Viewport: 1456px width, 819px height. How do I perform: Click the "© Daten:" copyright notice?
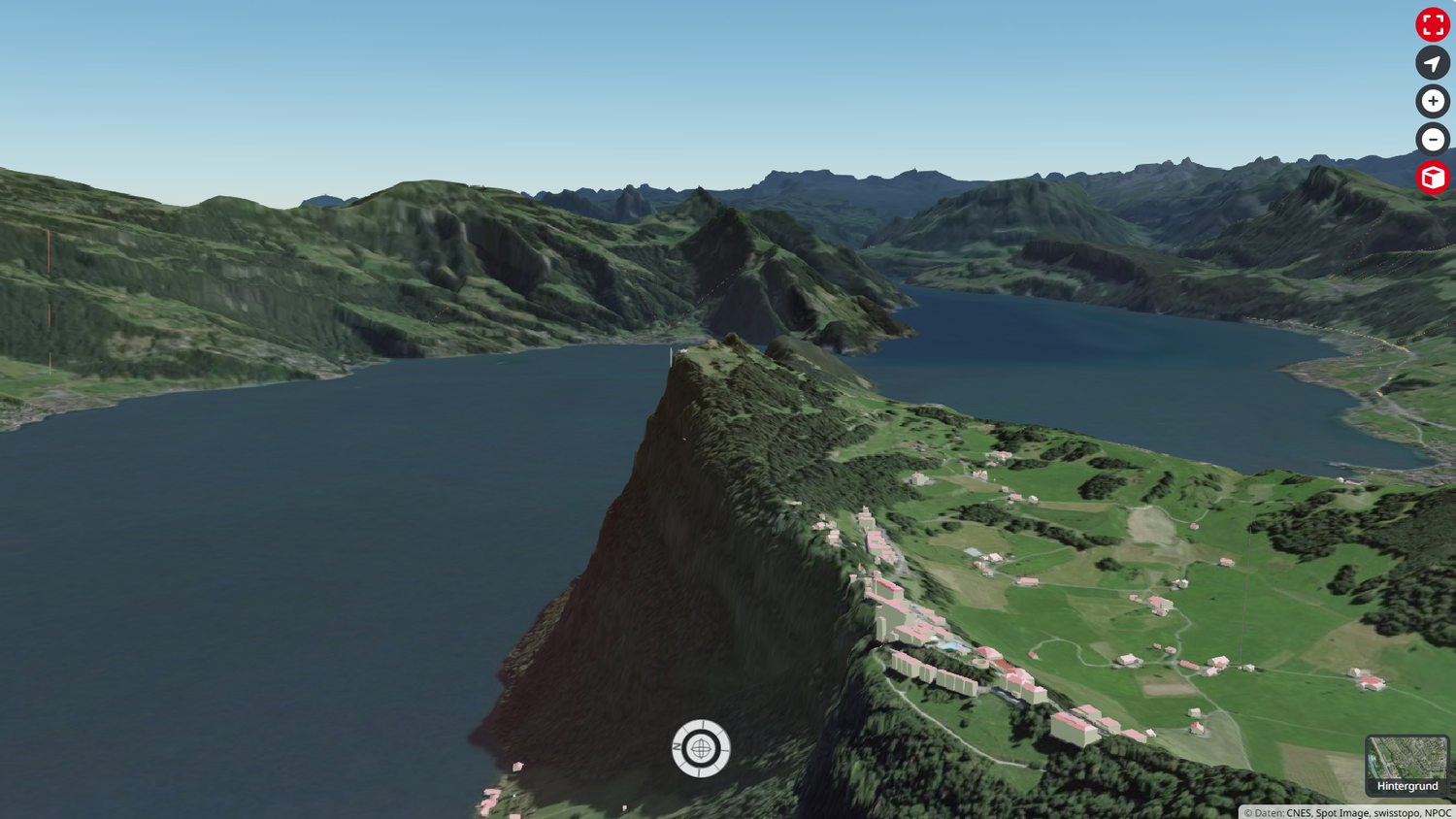point(1264,813)
